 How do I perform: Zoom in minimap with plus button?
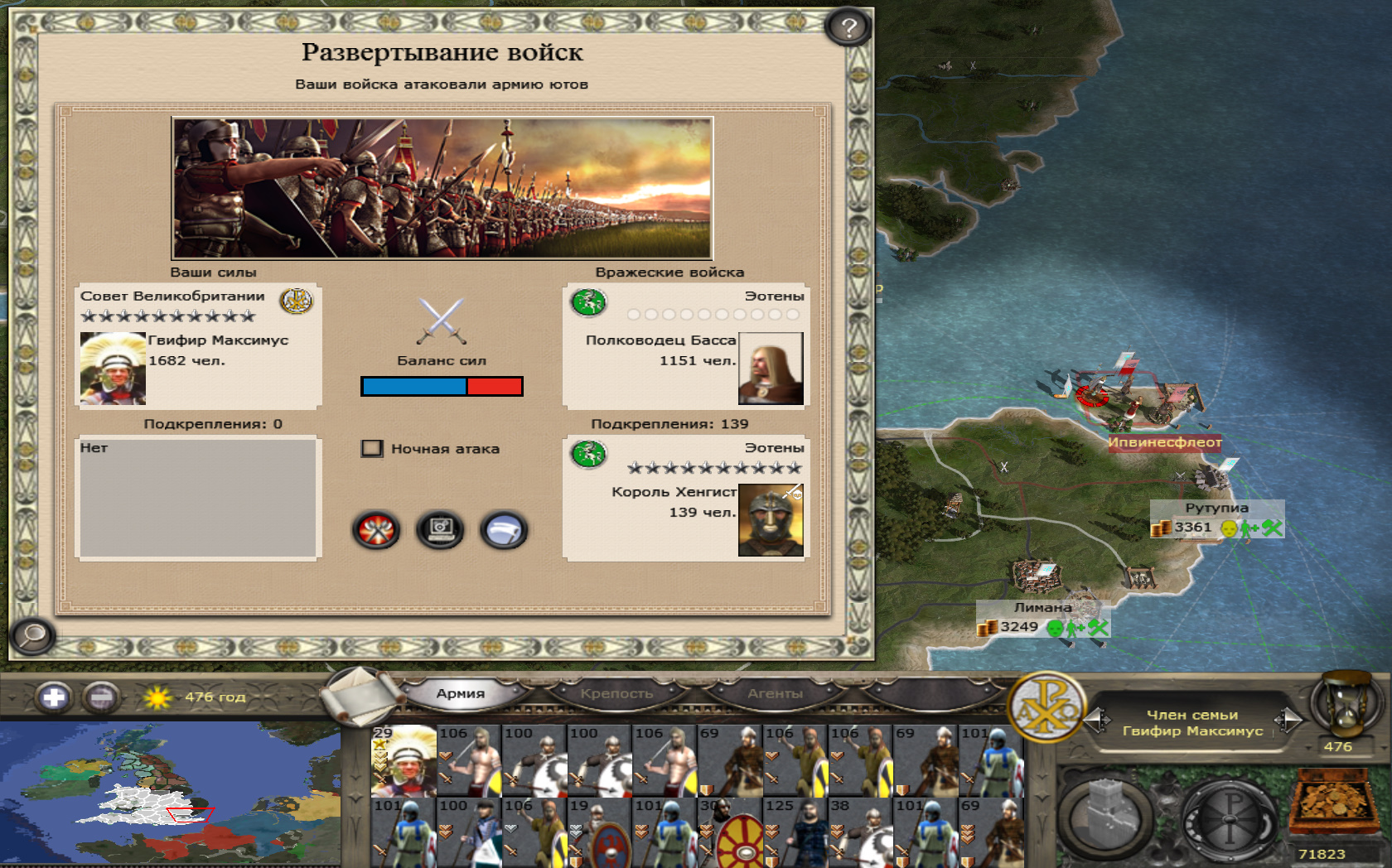click(54, 697)
